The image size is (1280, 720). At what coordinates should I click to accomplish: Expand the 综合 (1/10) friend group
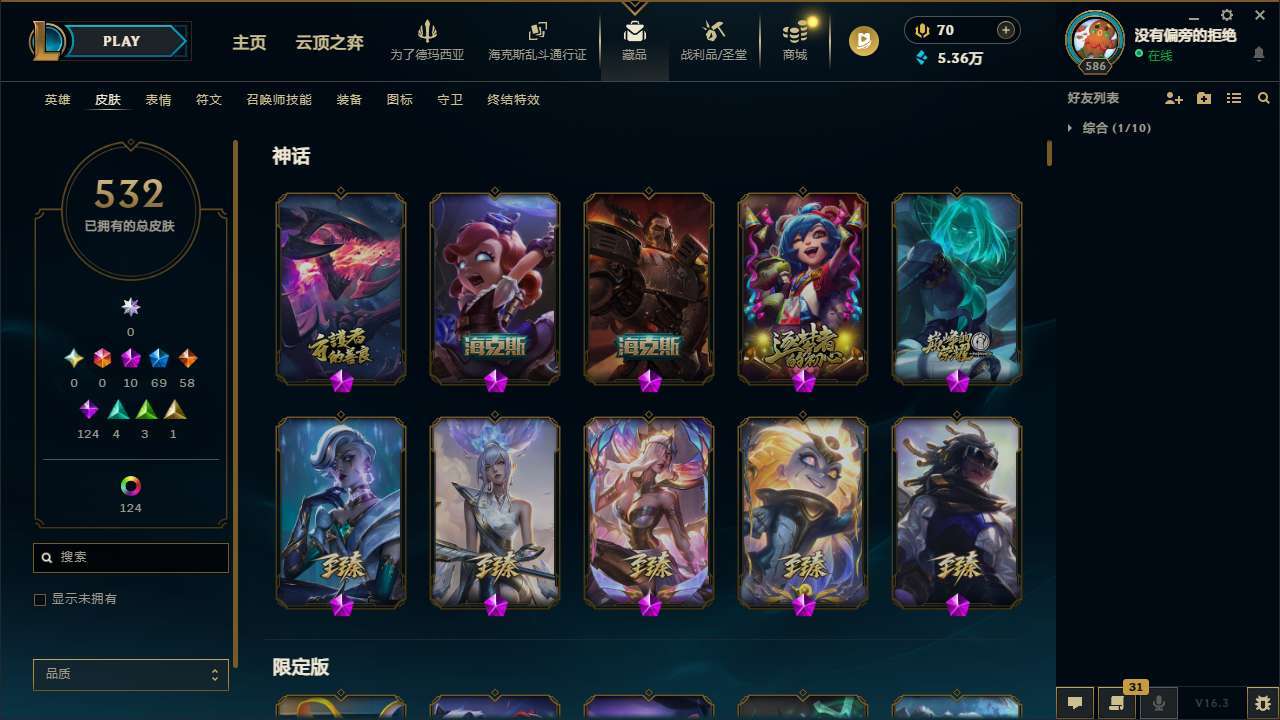pyautogui.click(x=1115, y=128)
